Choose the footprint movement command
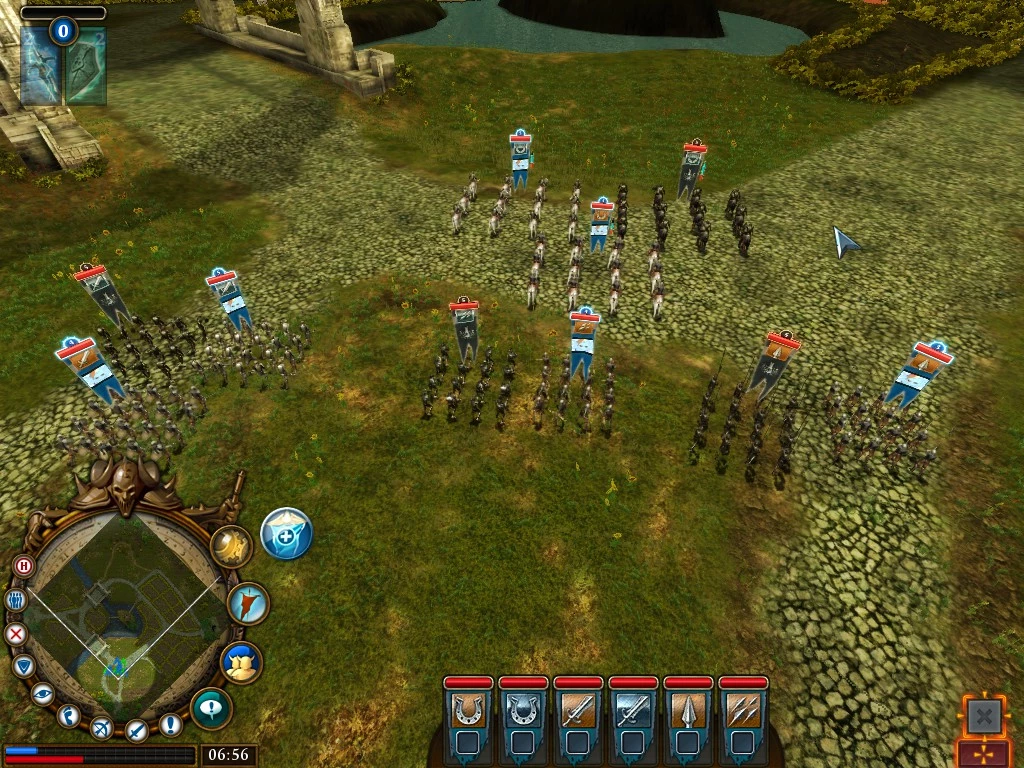Viewport: 1024px width, 768px height. pyautogui.click(x=68, y=715)
